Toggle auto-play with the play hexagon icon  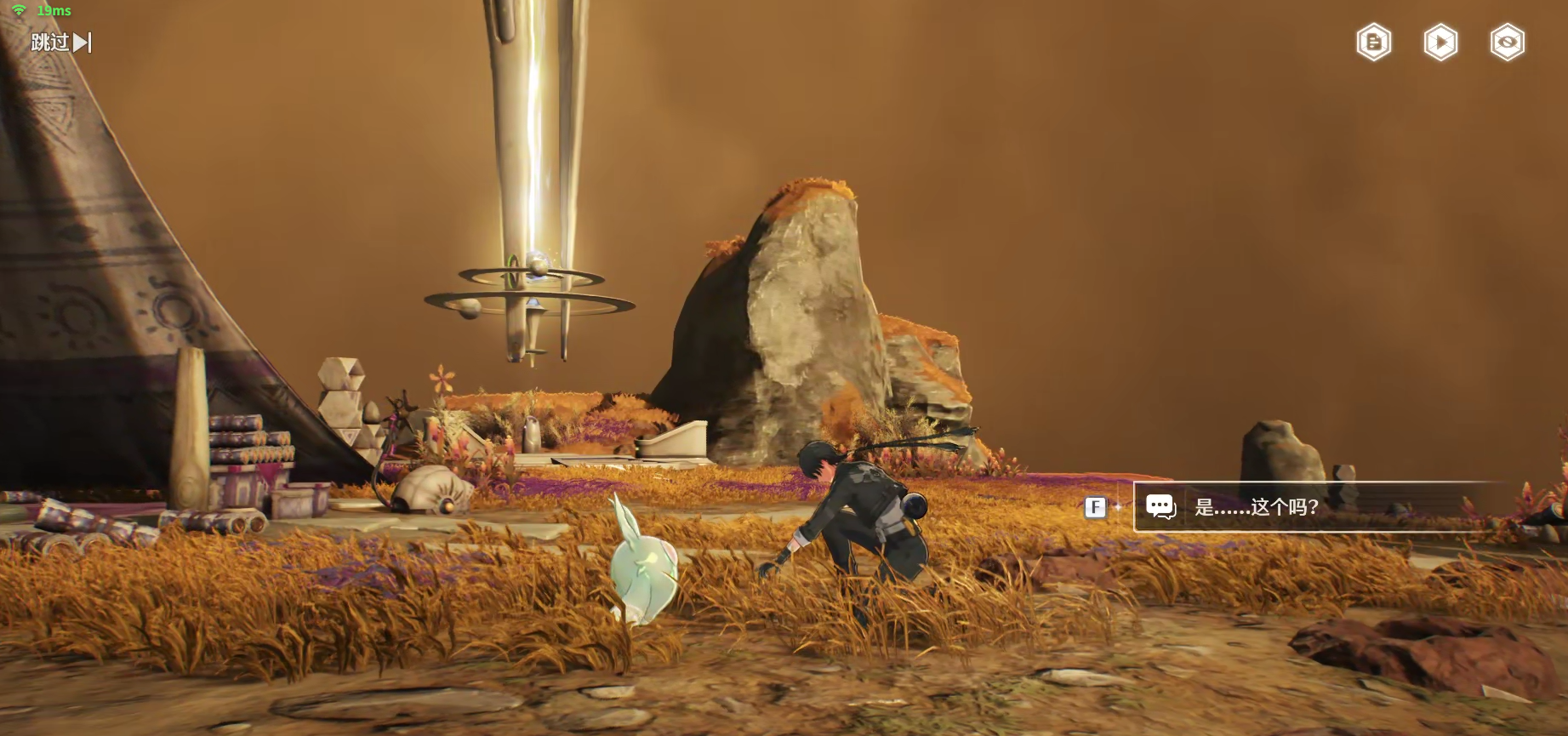click(x=1440, y=43)
